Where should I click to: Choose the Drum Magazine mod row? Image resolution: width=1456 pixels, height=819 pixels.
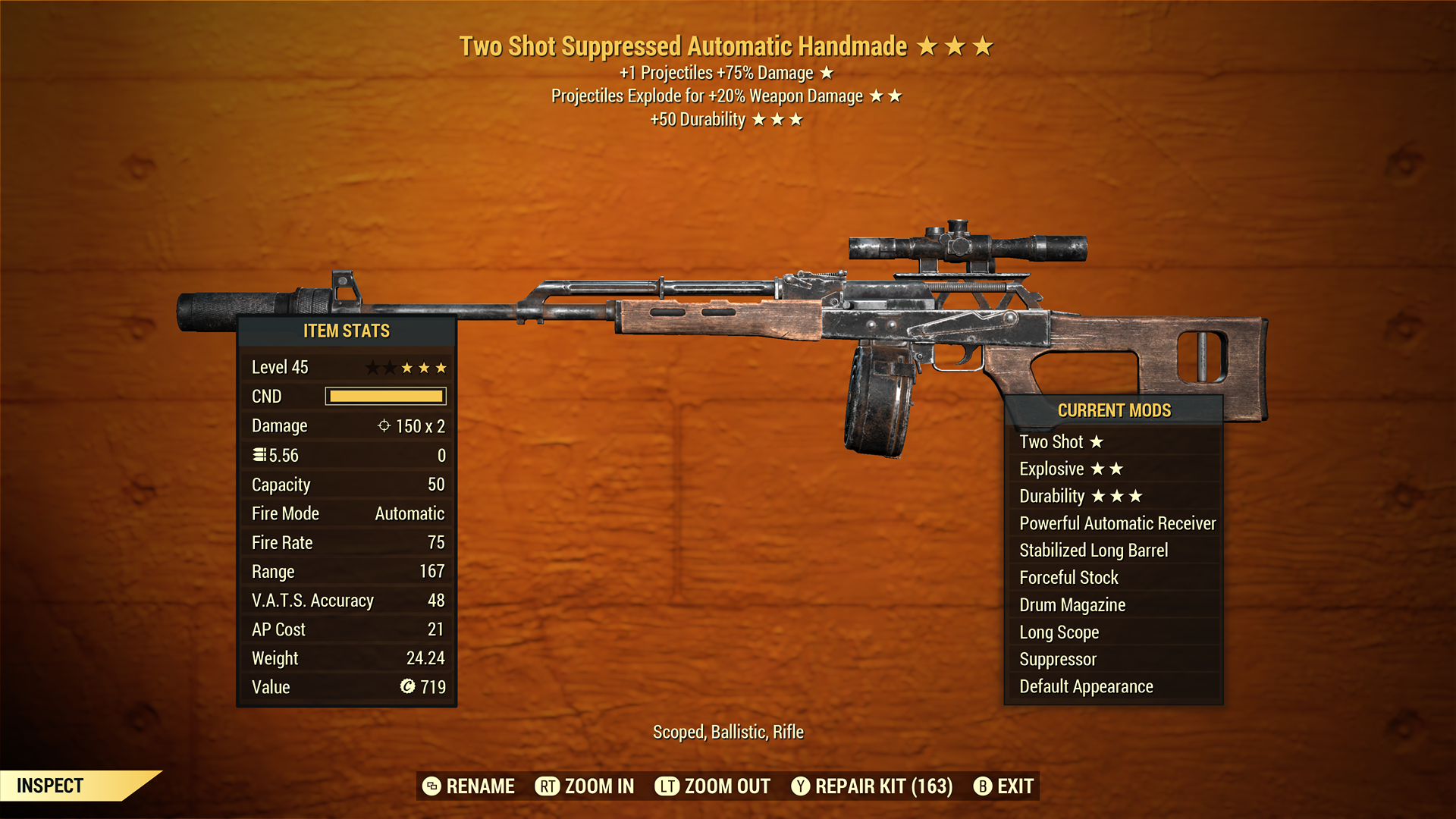tap(1072, 605)
